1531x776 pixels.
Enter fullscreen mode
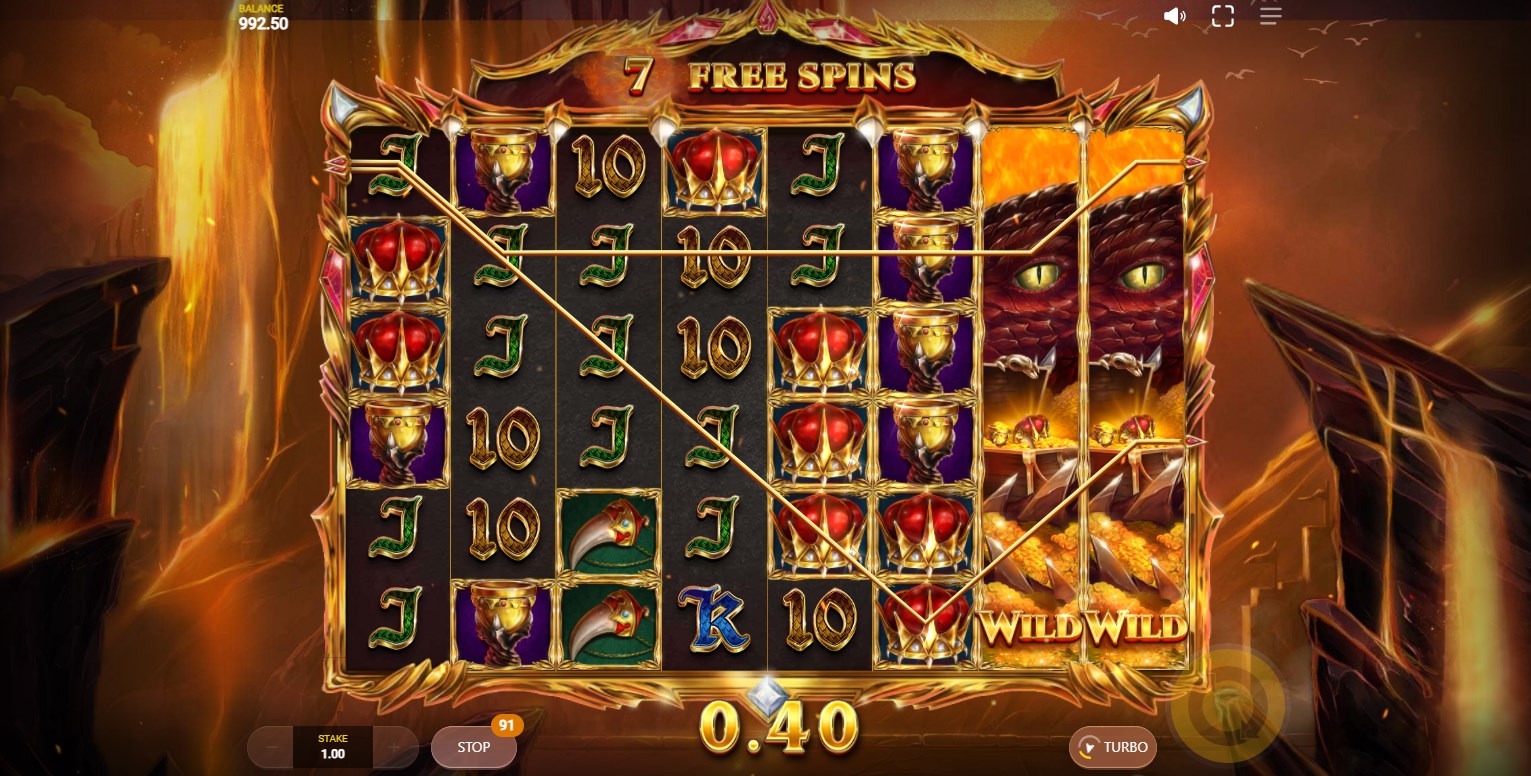[x=1222, y=16]
